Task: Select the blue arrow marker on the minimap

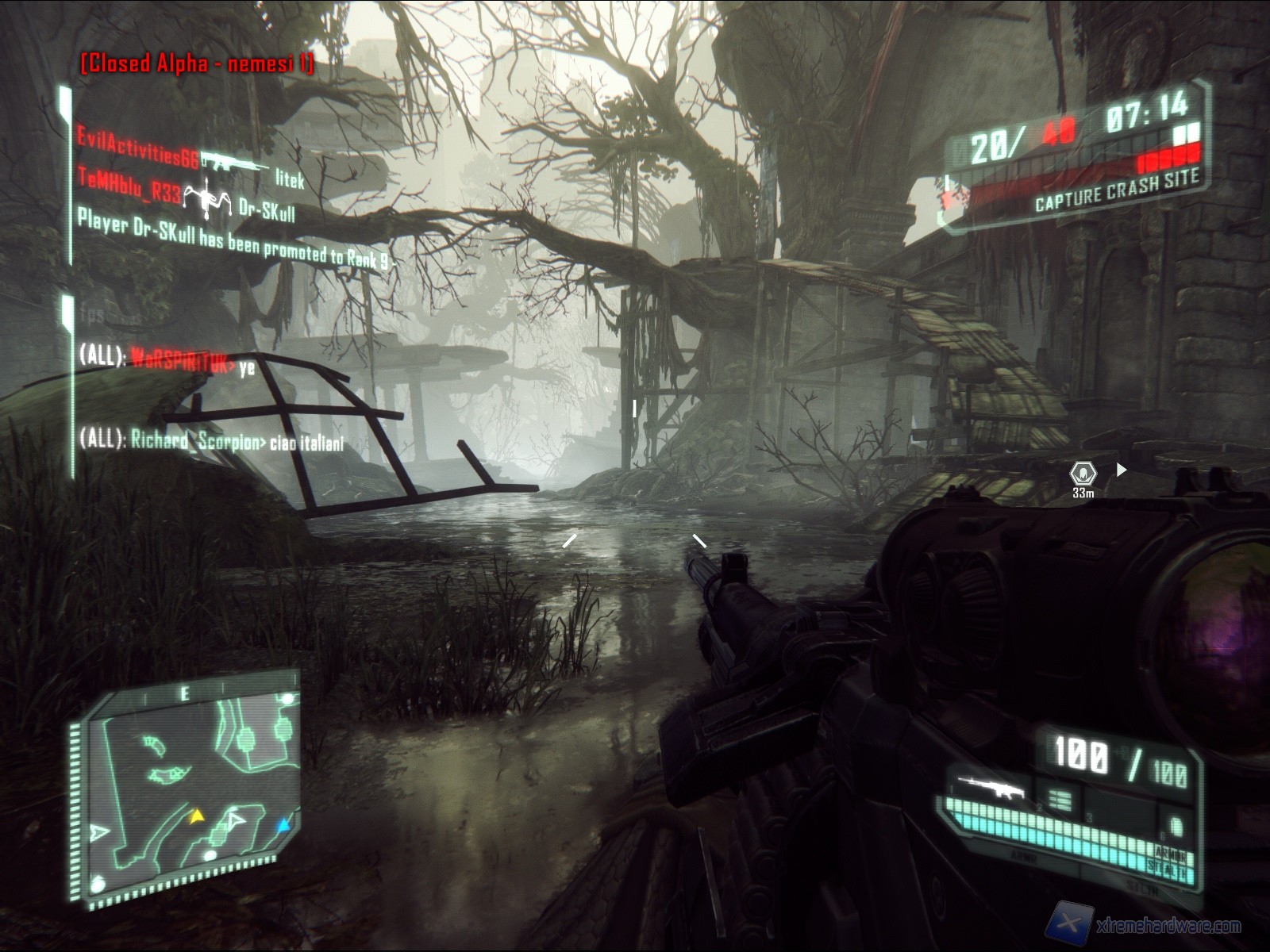Action: 283,827
